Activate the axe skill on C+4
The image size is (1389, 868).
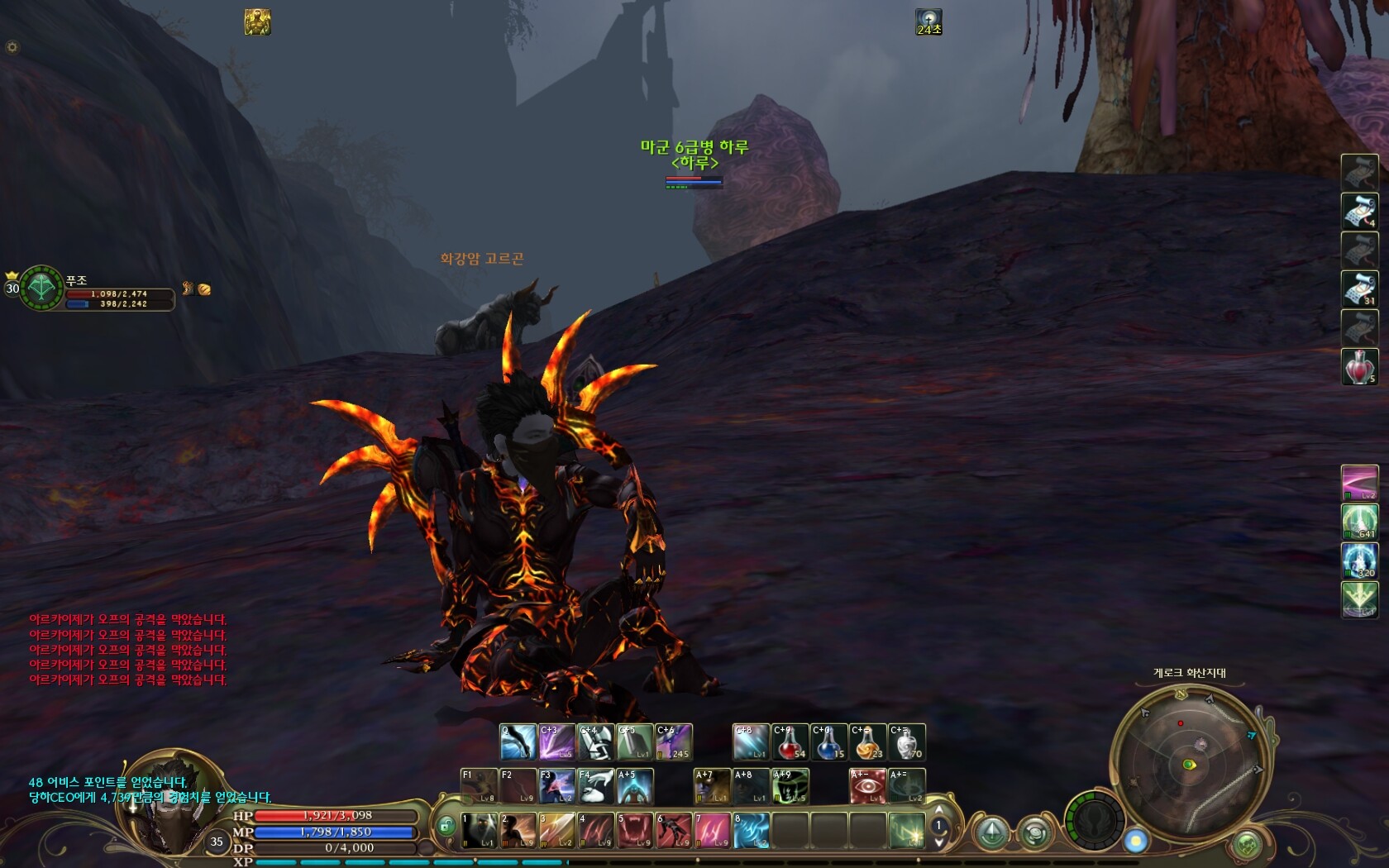pos(595,742)
